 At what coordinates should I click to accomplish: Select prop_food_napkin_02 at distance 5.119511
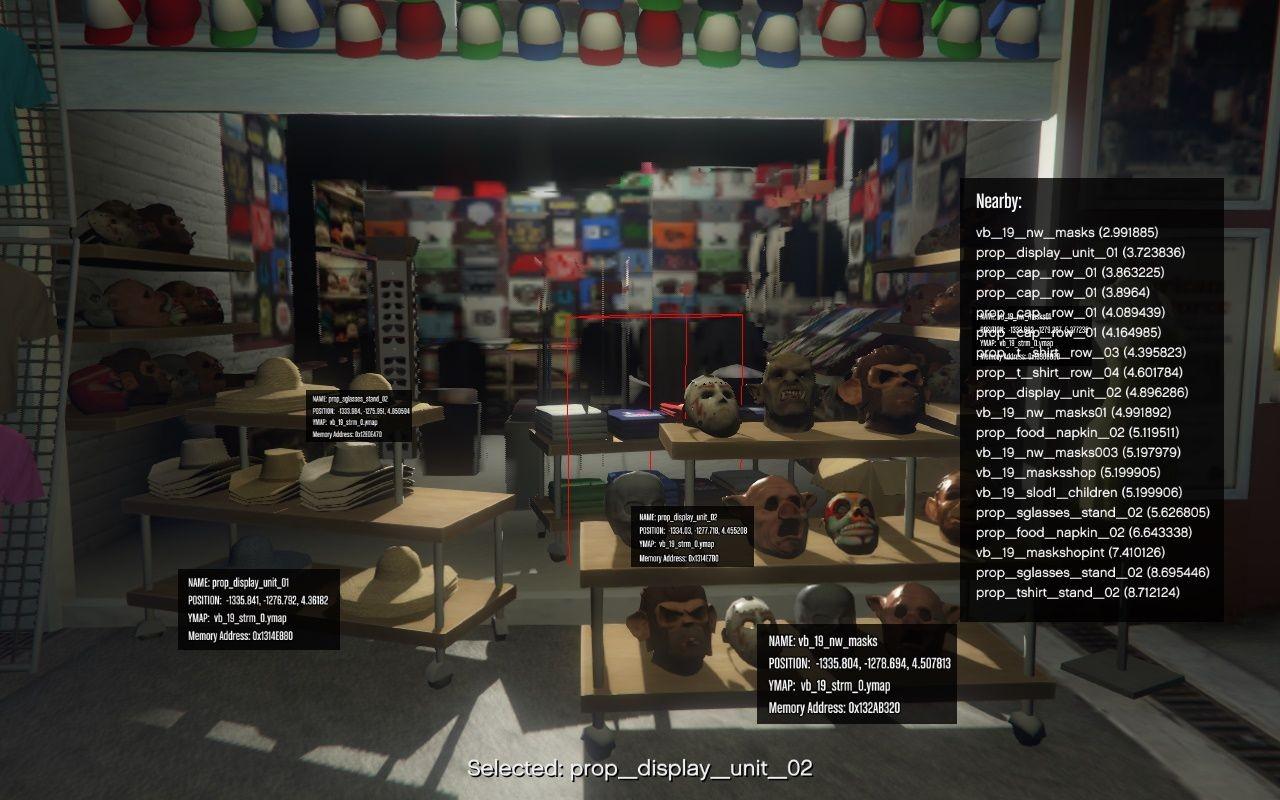(x=1077, y=432)
